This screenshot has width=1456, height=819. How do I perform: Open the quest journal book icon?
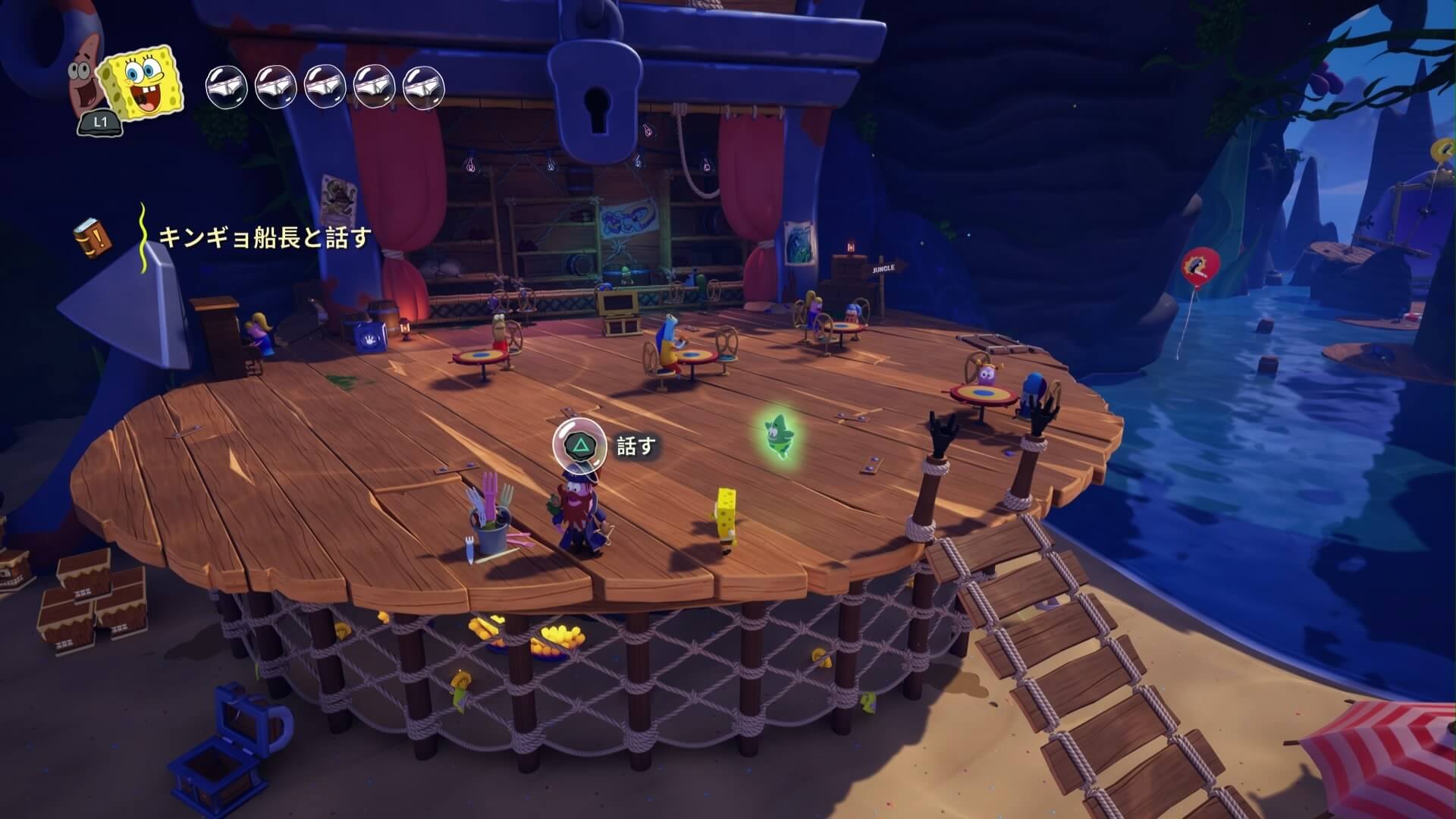pyautogui.click(x=93, y=237)
